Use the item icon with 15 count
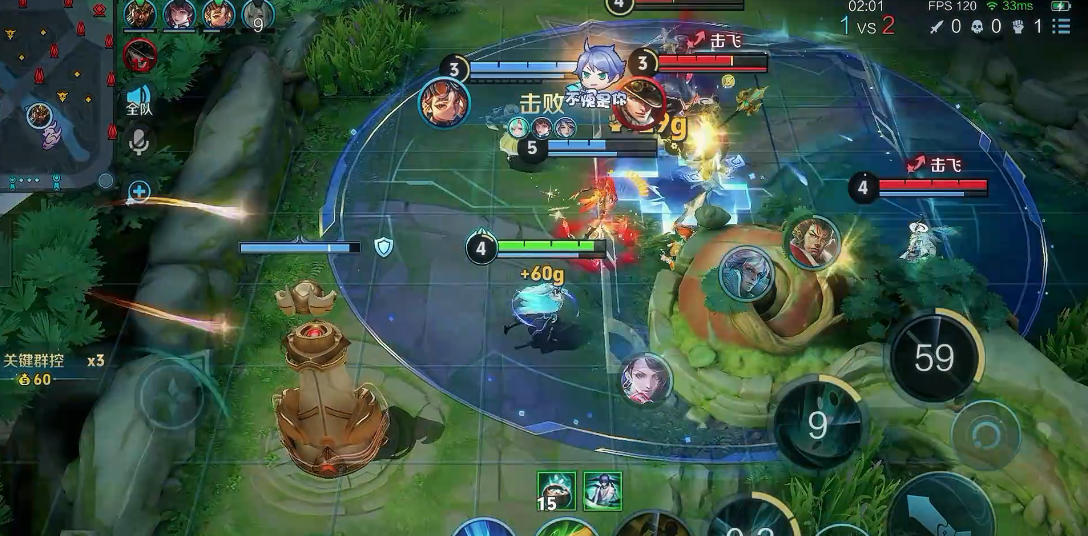The width and height of the screenshot is (1088, 536). tap(556, 490)
